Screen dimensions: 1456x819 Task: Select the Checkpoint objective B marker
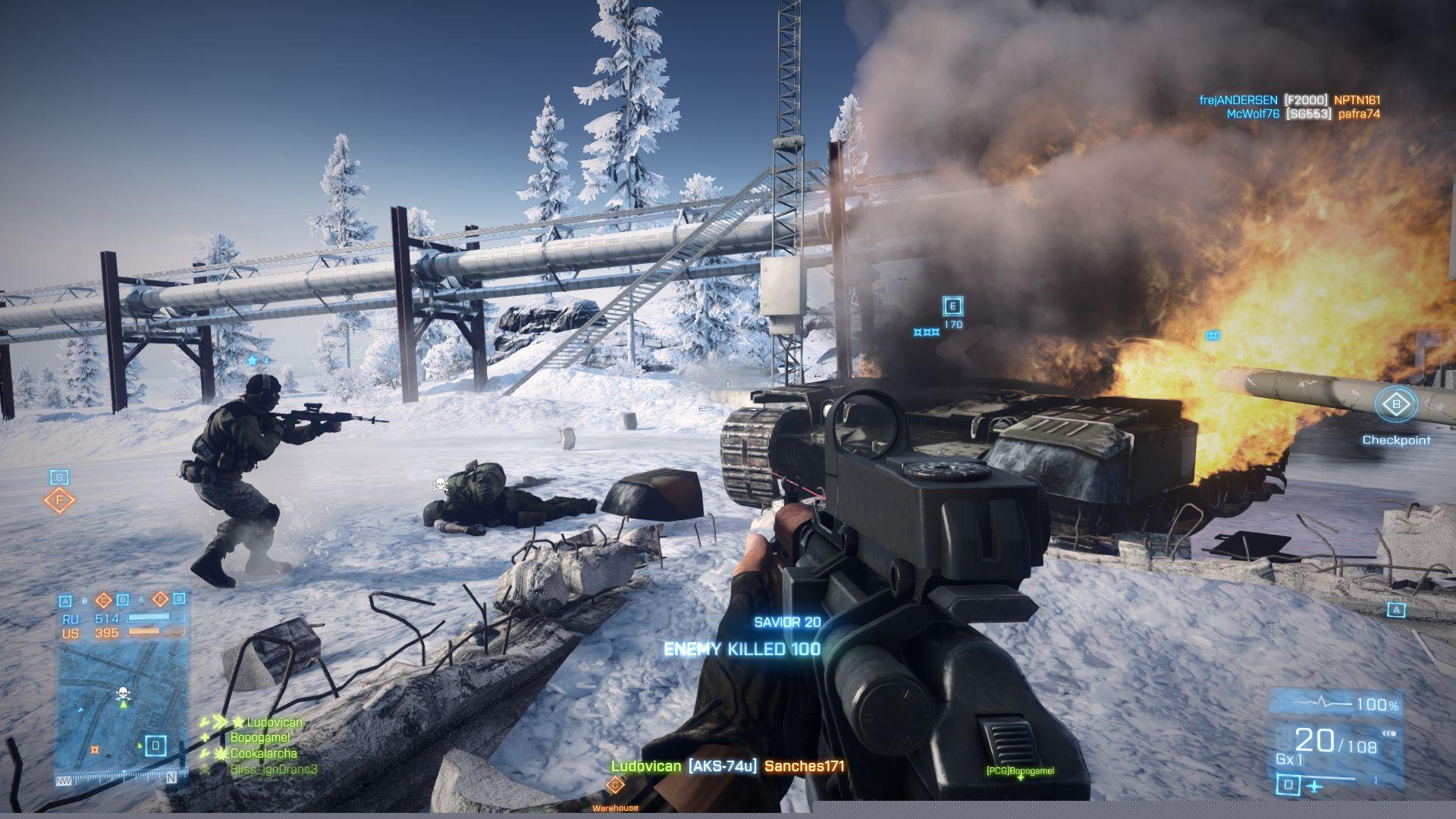click(1396, 405)
